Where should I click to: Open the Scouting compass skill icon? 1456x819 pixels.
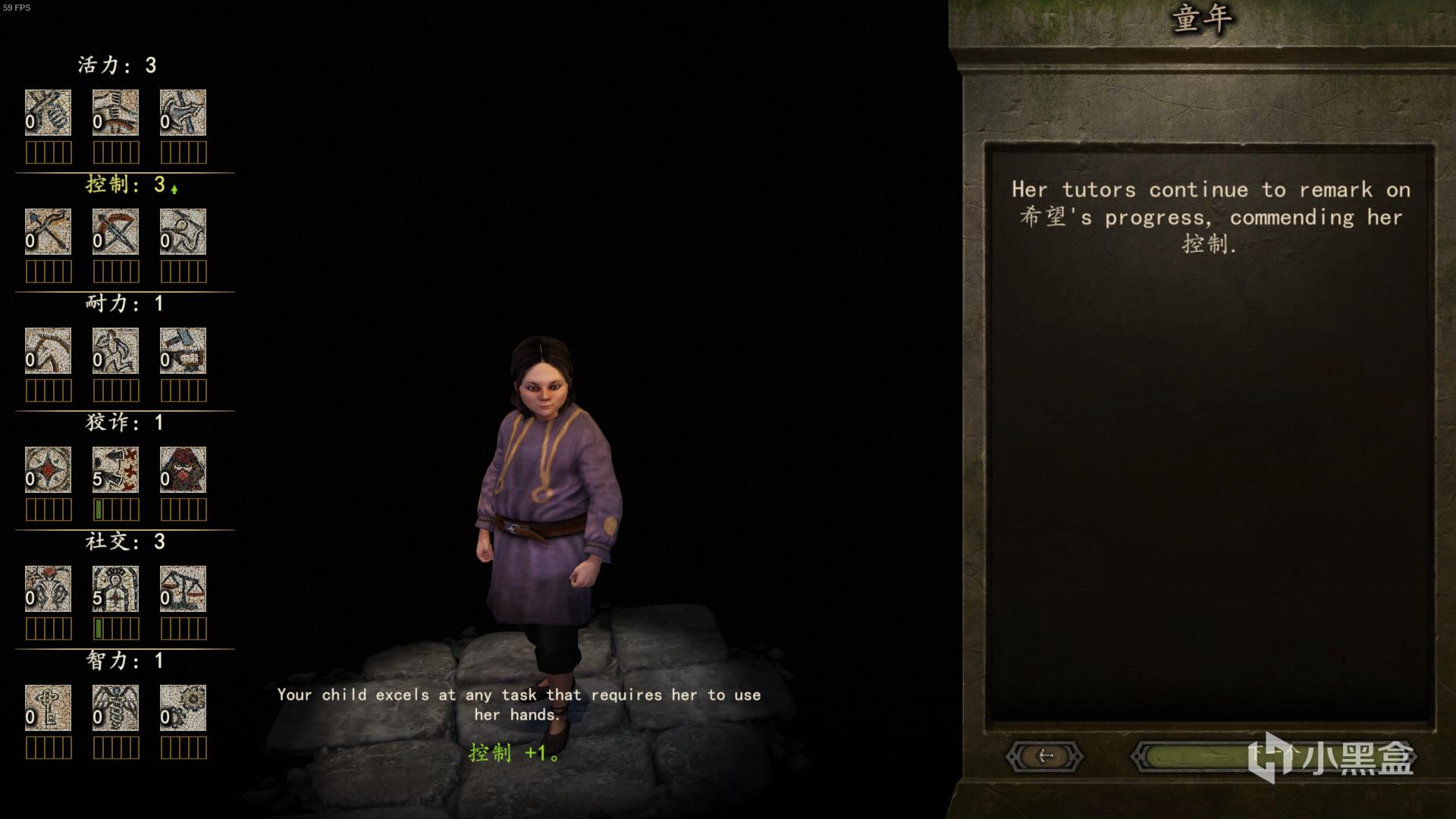pos(48,470)
